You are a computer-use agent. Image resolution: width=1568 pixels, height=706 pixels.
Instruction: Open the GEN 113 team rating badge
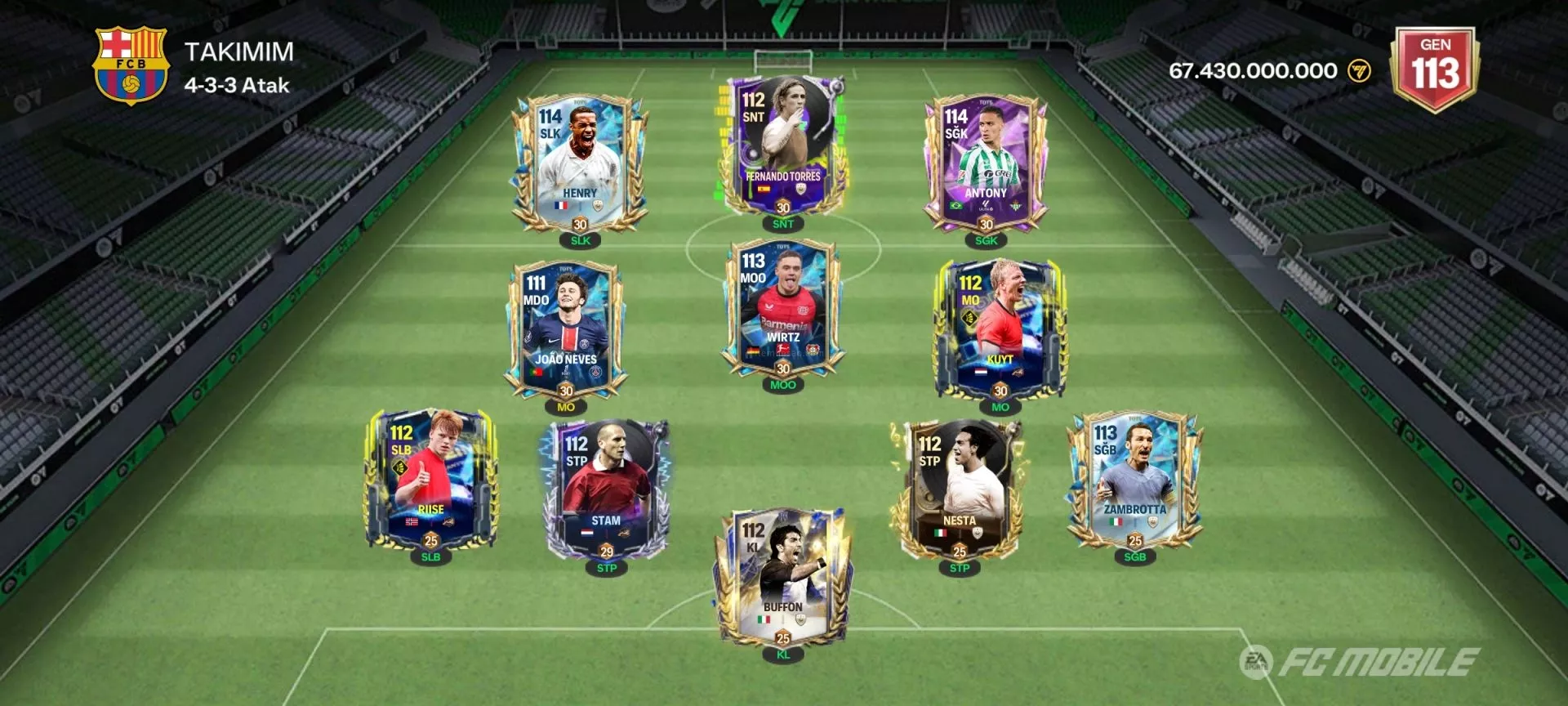[x=1435, y=69]
